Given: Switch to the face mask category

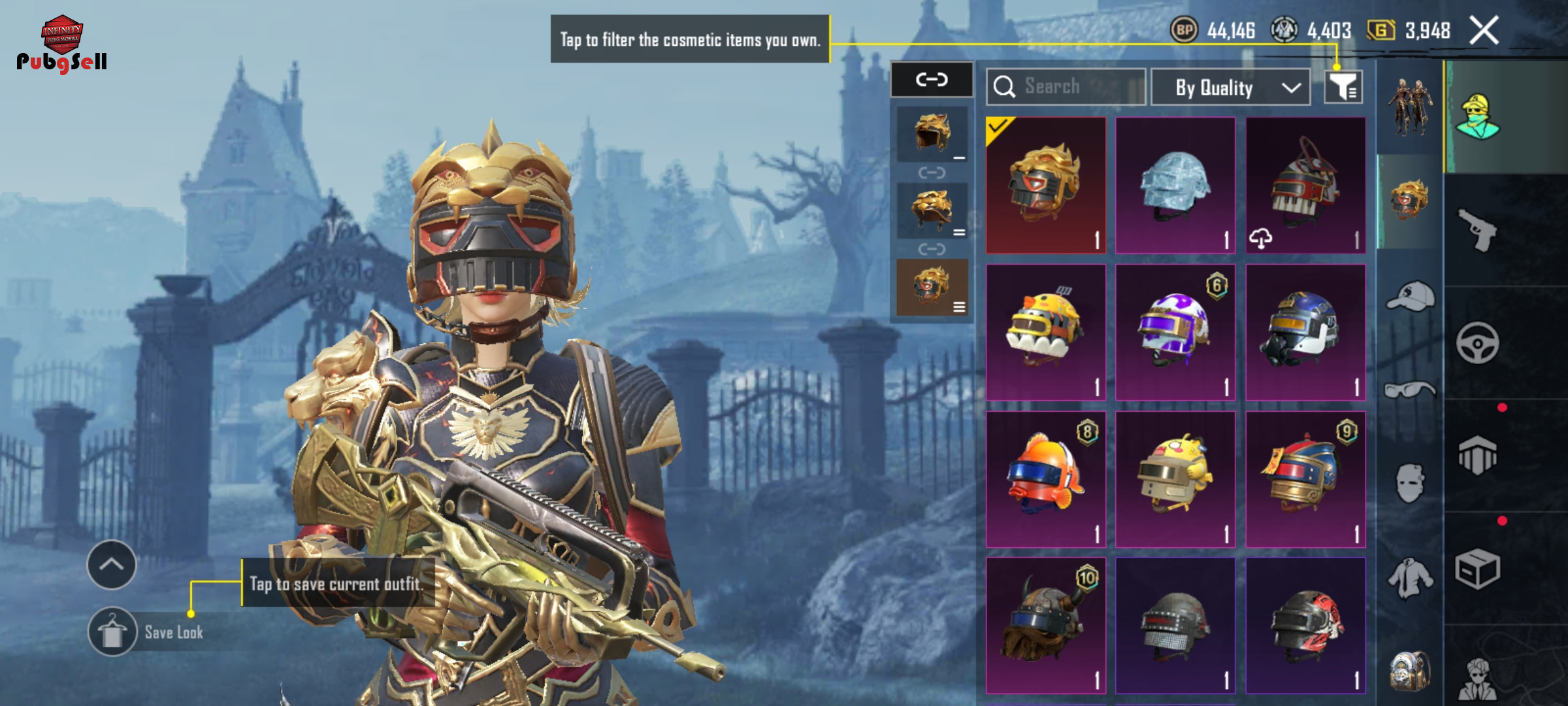Looking at the screenshot, I should pyautogui.click(x=1410, y=484).
